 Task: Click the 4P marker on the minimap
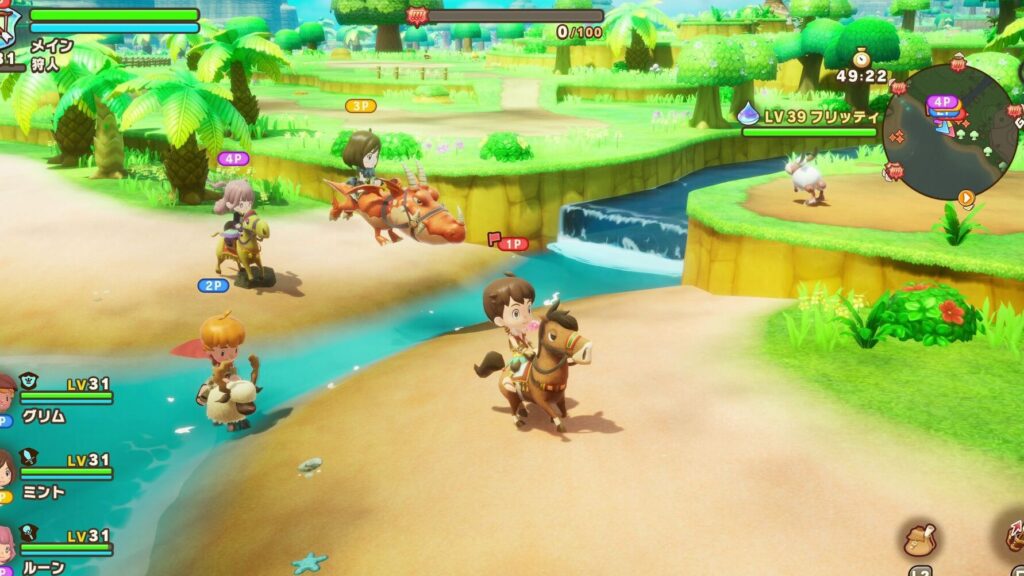pos(941,102)
